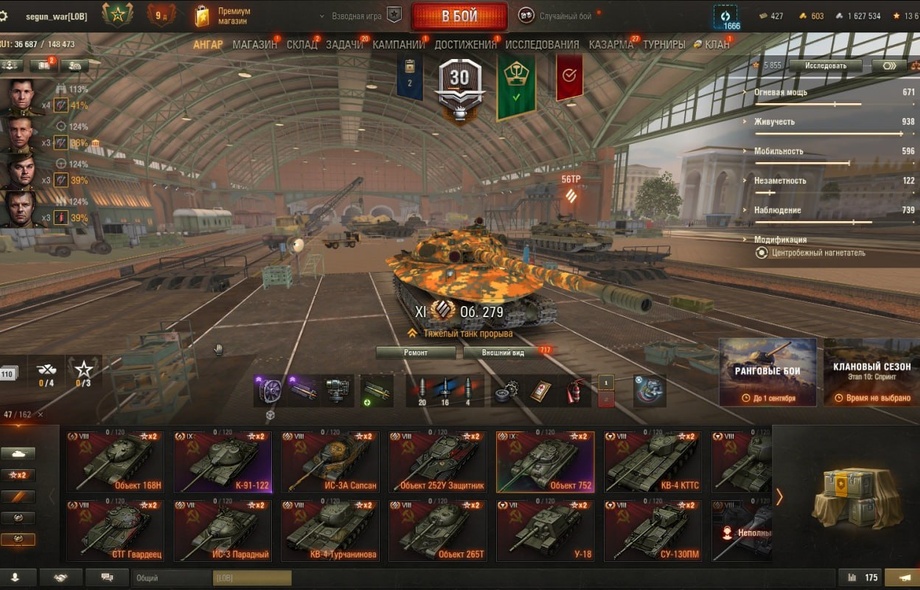This screenshot has height=590, width=920.
Task: Go to the КАМПАНИИ tab
Action: 398,45
